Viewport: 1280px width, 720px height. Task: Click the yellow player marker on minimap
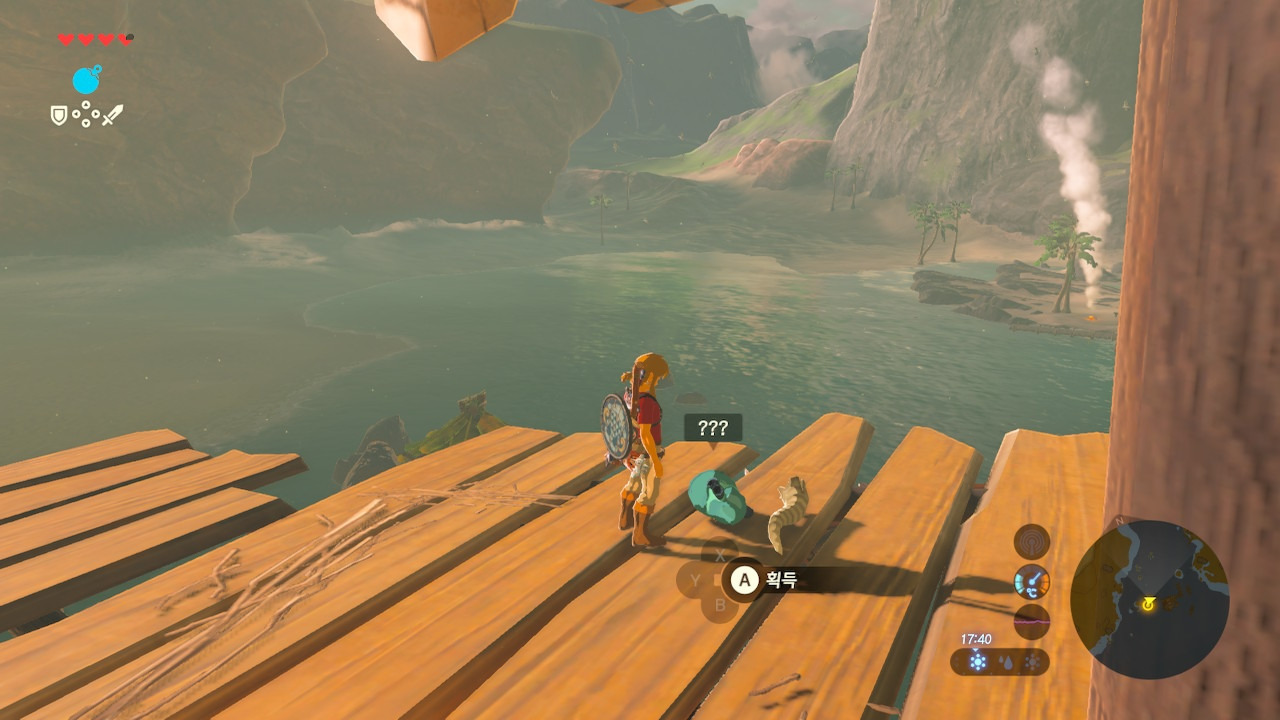[1148, 604]
